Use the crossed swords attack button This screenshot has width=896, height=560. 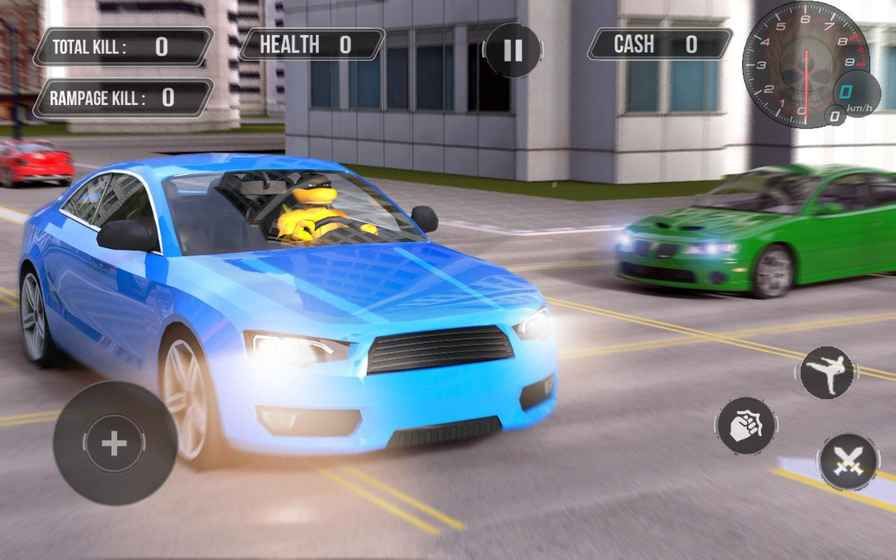849,461
